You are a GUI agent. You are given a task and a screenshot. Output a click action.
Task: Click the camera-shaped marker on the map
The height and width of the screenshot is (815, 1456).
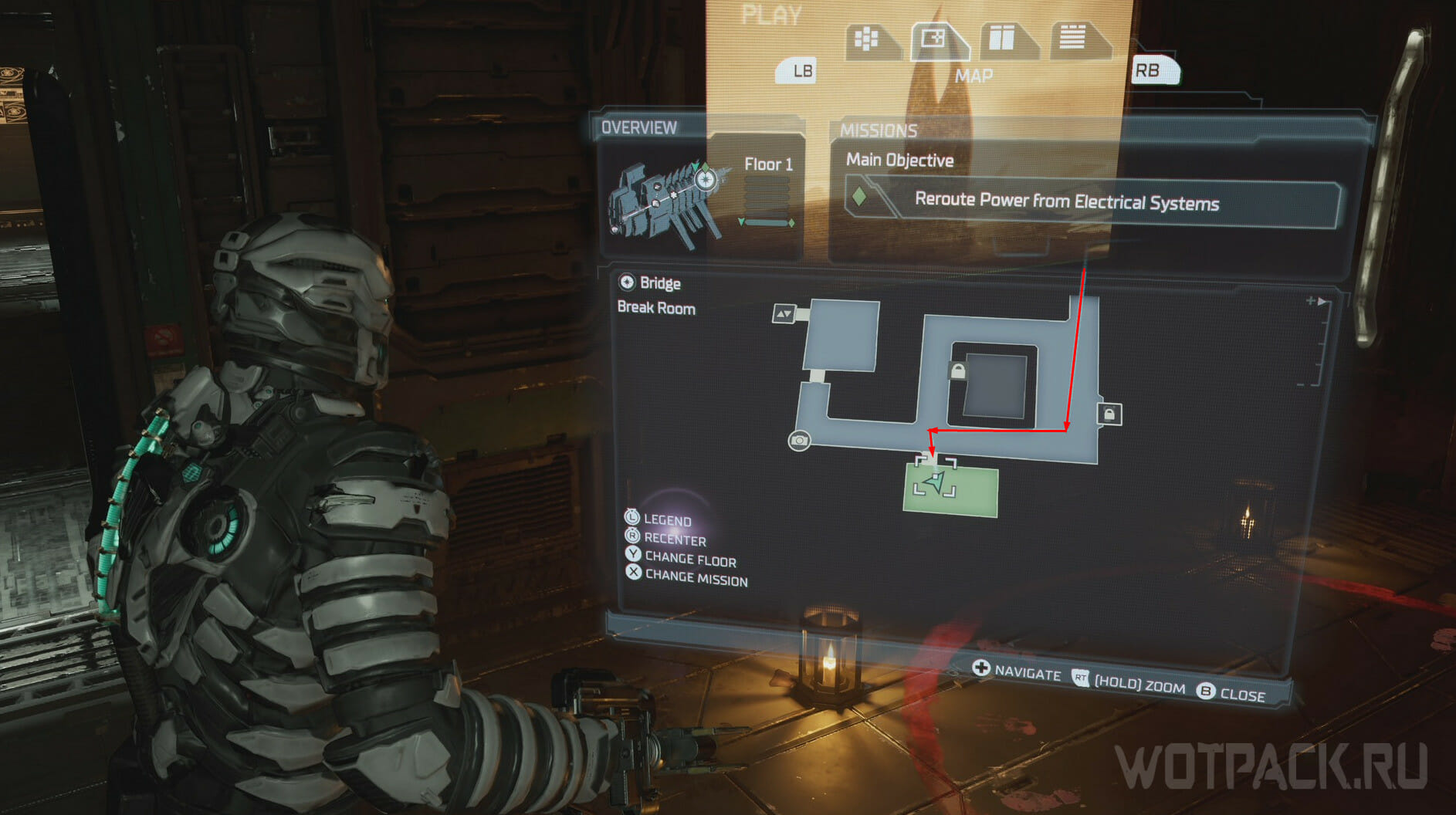[799, 441]
